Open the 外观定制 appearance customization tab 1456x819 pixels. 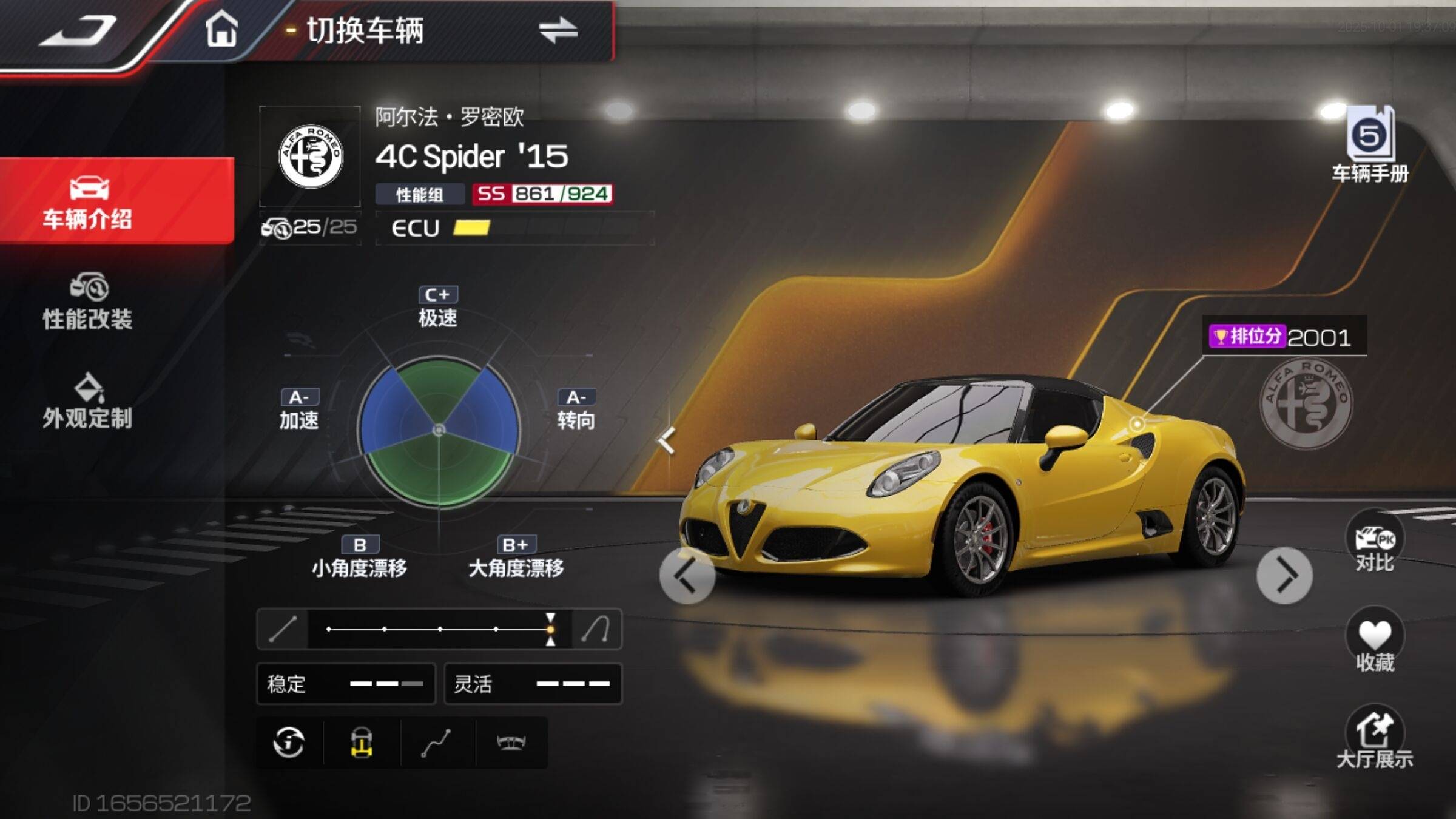[88, 402]
